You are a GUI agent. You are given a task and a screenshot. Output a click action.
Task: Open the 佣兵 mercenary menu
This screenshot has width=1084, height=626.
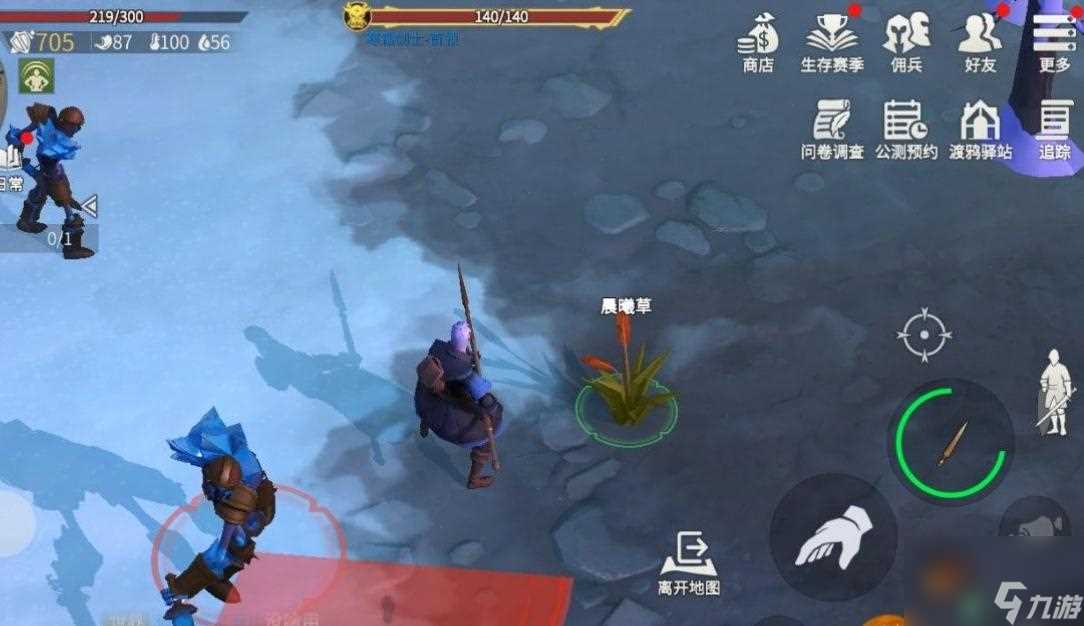[x=906, y=42]
